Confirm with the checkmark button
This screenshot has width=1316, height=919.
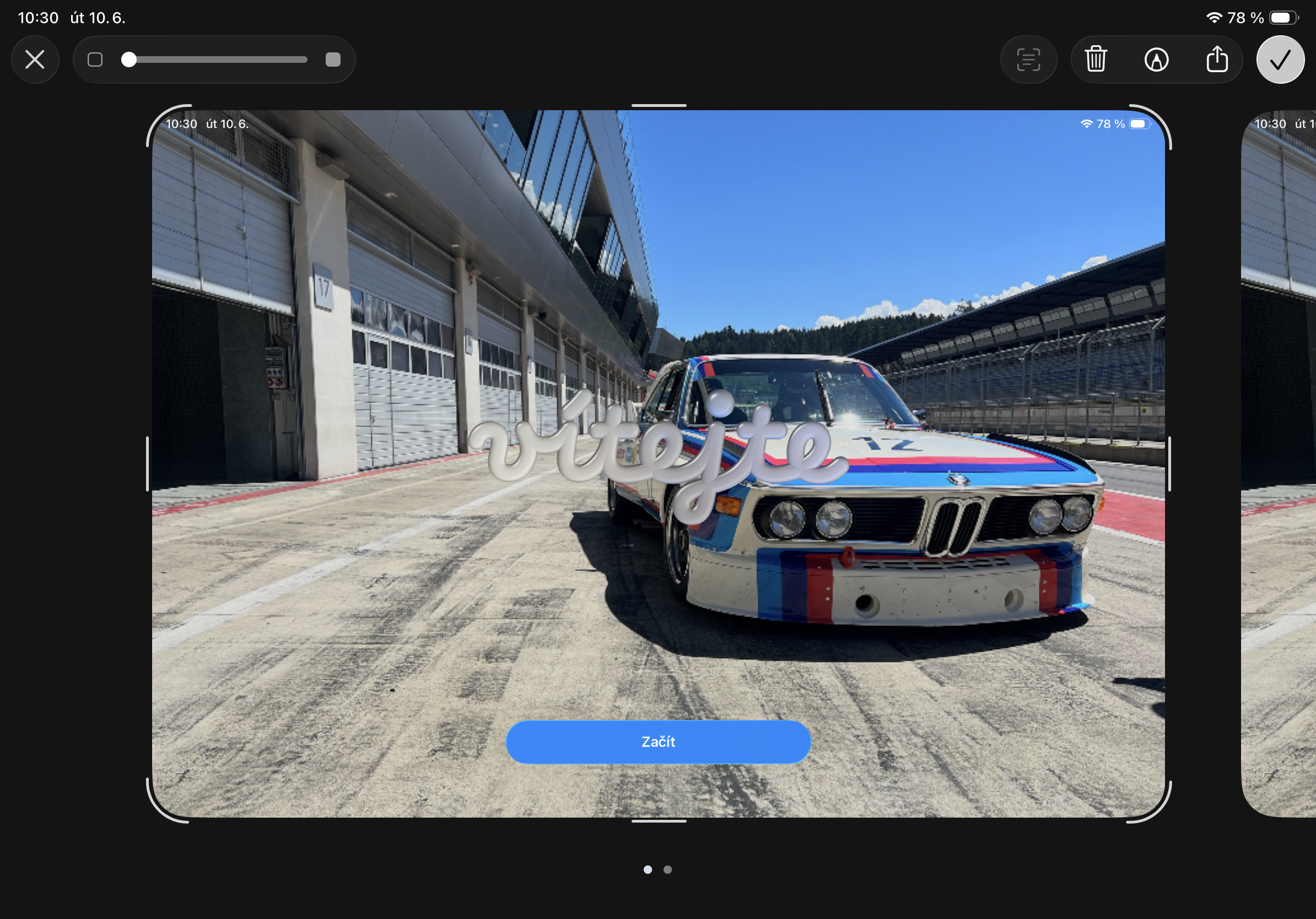(x=1280, y=60)
